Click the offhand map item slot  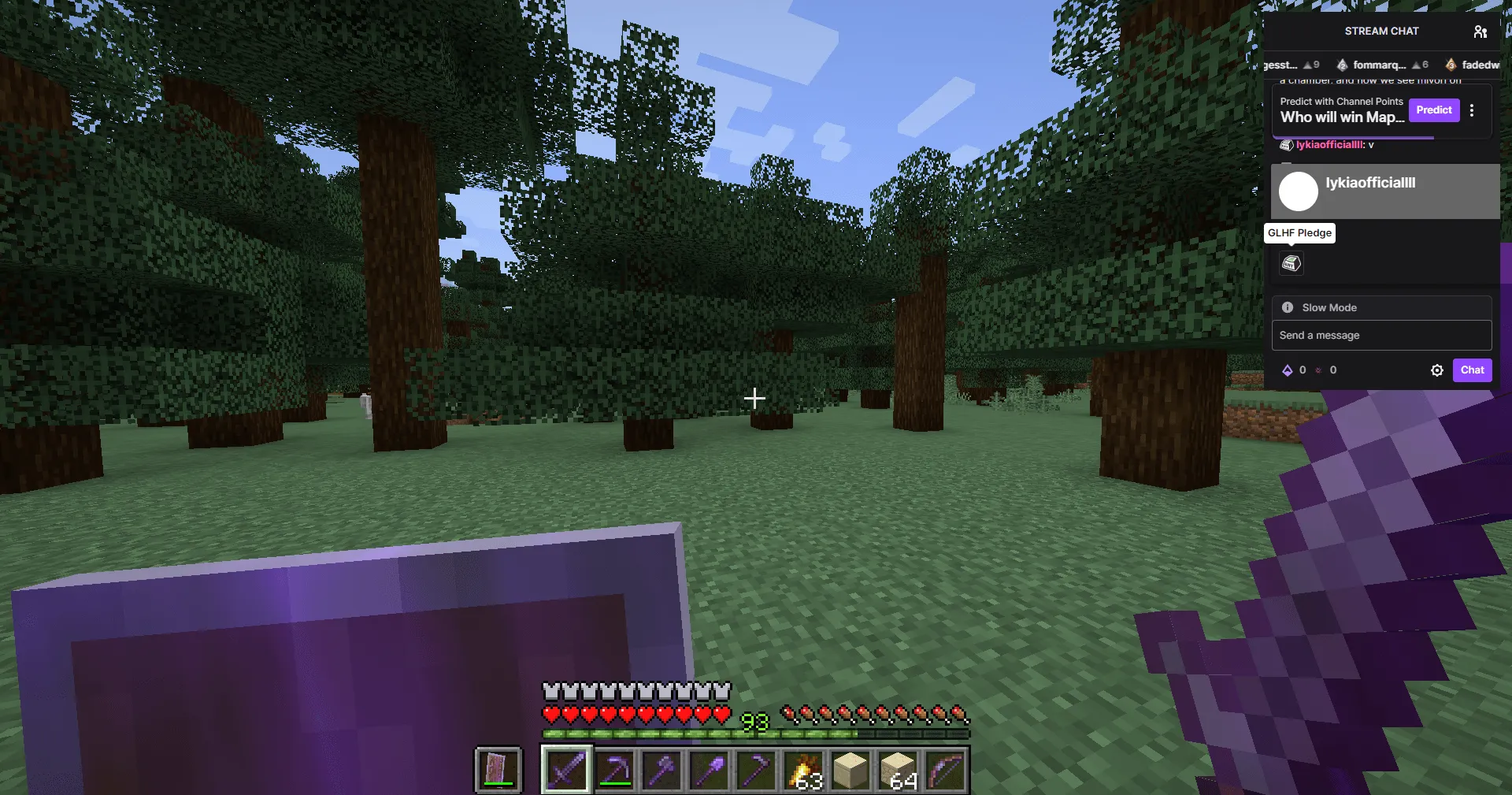498,770
